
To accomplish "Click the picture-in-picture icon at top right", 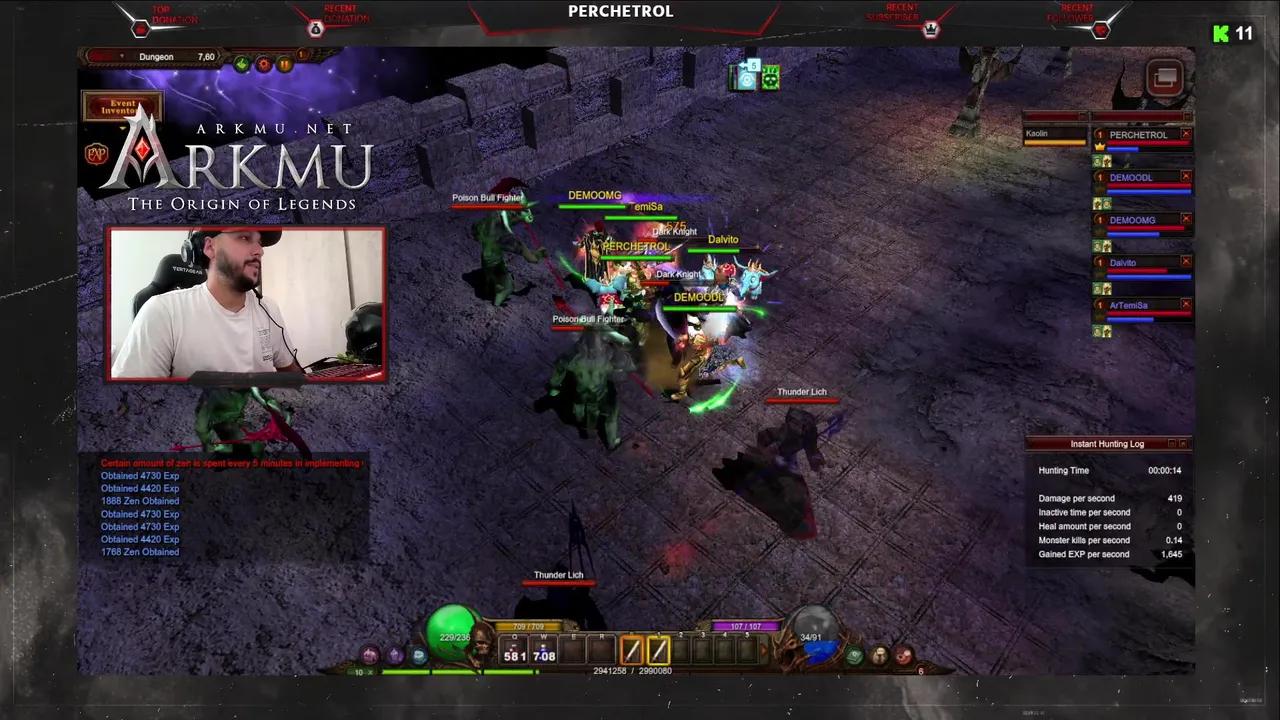I will (x=1164, y=77).
